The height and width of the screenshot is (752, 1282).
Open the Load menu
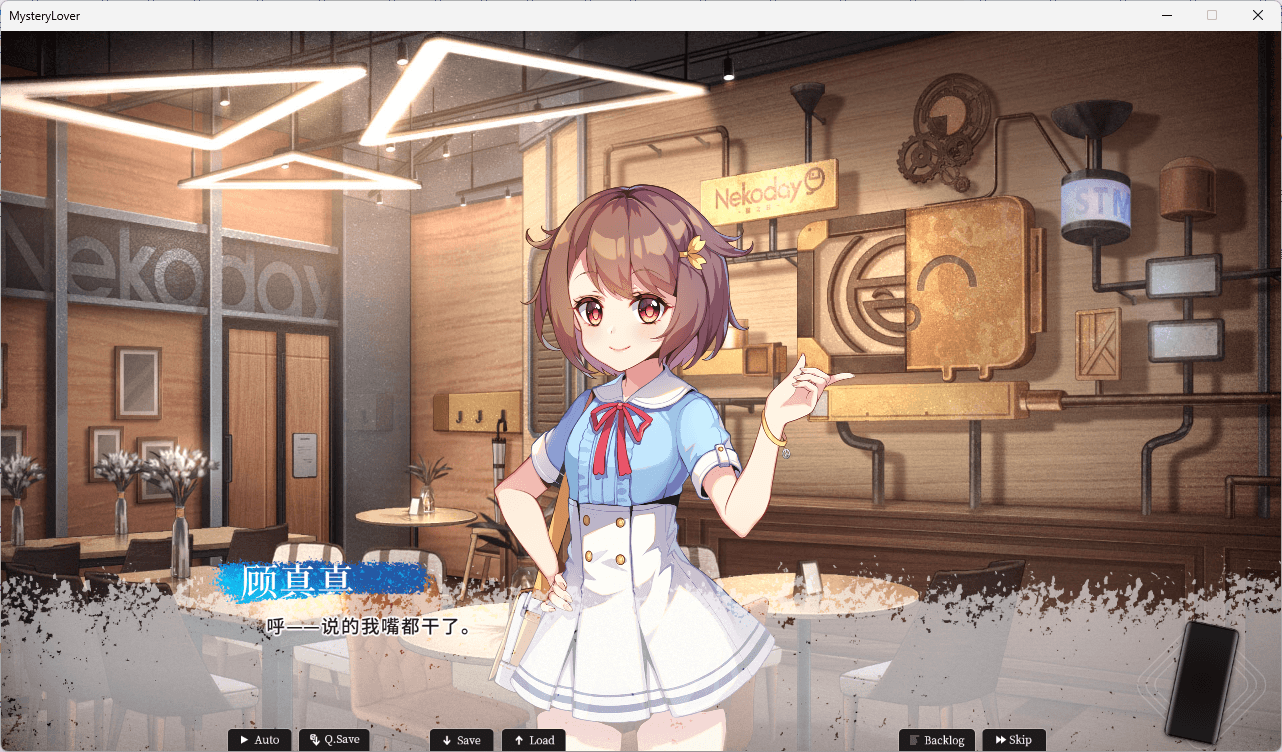tap(533, 740)
